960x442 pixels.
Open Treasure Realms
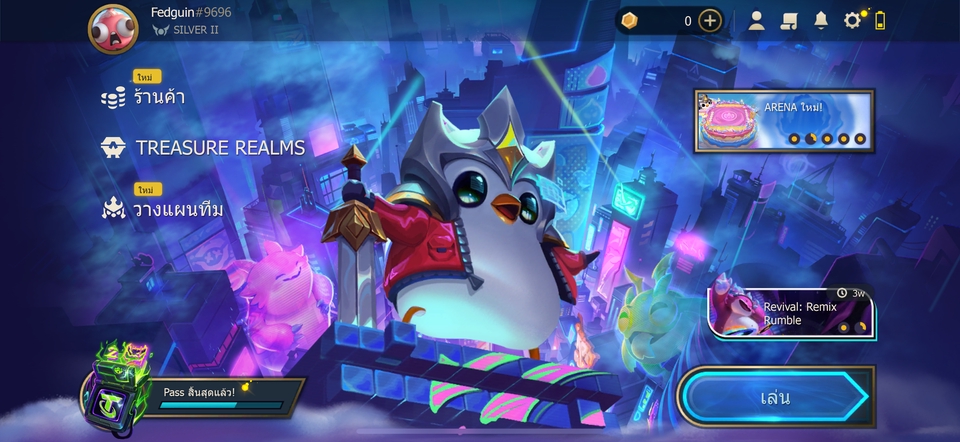click(203, 147)
